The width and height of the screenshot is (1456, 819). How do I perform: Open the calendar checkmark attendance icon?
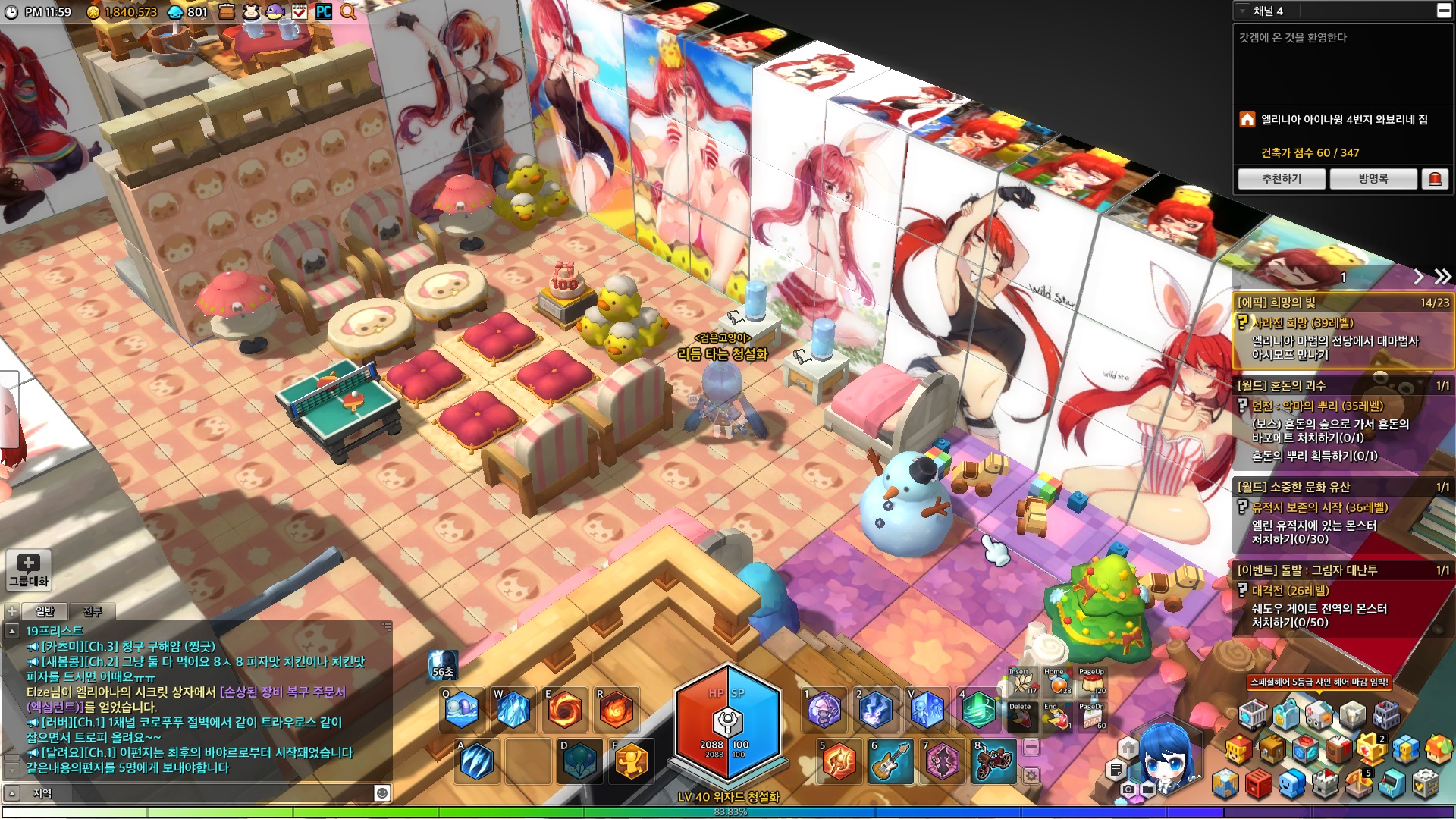(300, 11)
